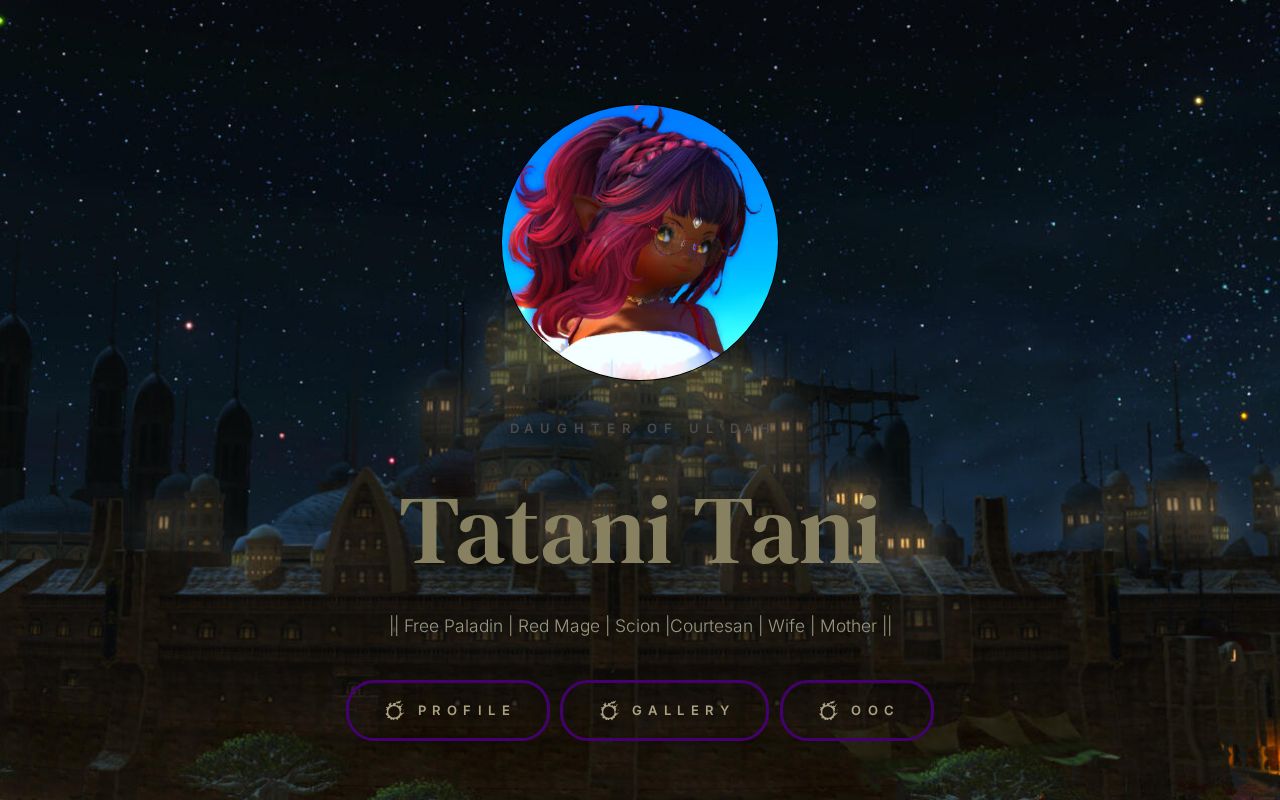Click the DAUGHTER OF UL'DAH tagline
This screenshot has height=800, width=1280.
point(640,428)
